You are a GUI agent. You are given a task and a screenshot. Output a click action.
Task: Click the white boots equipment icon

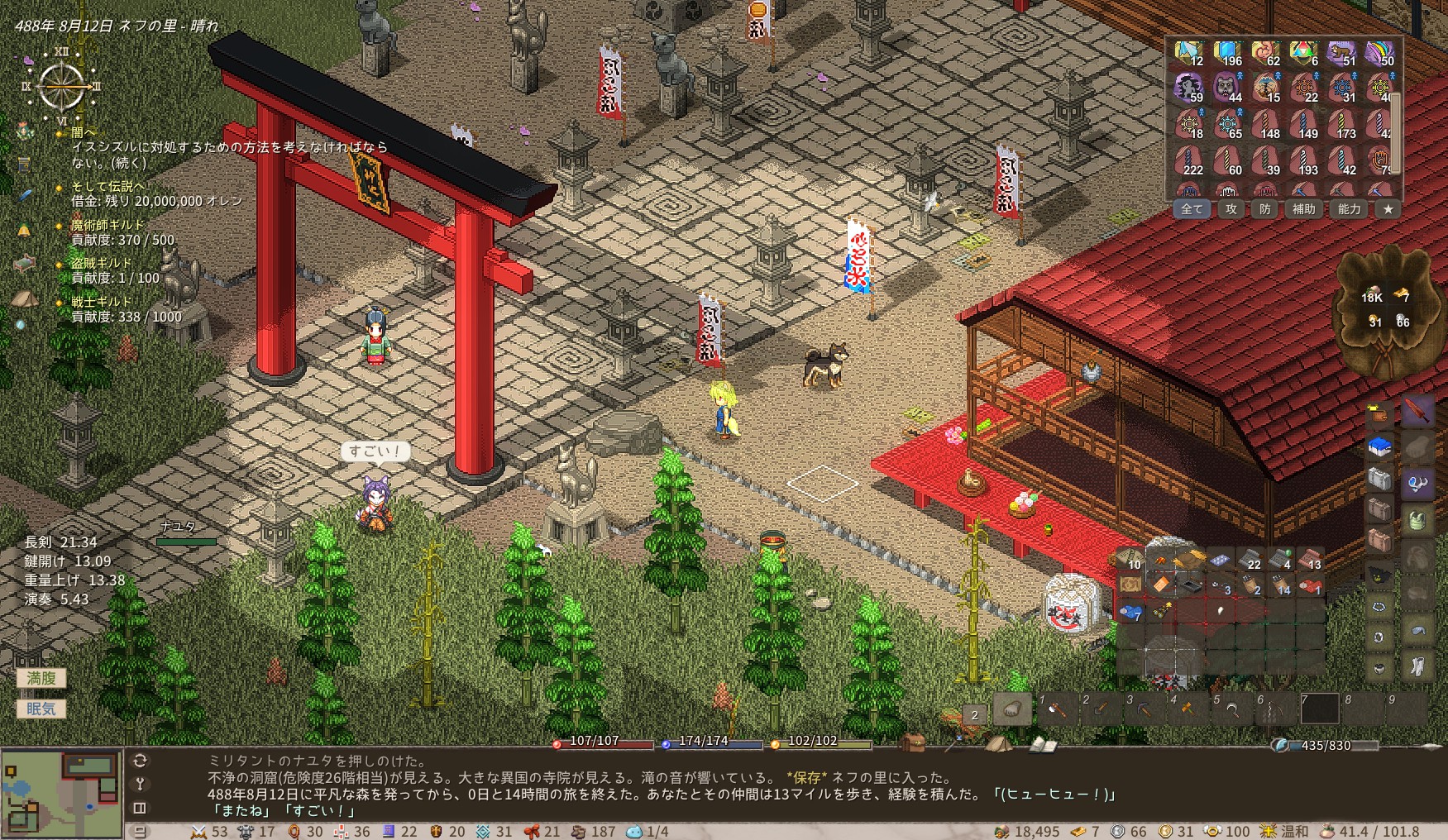click(x=1417, y=664)
